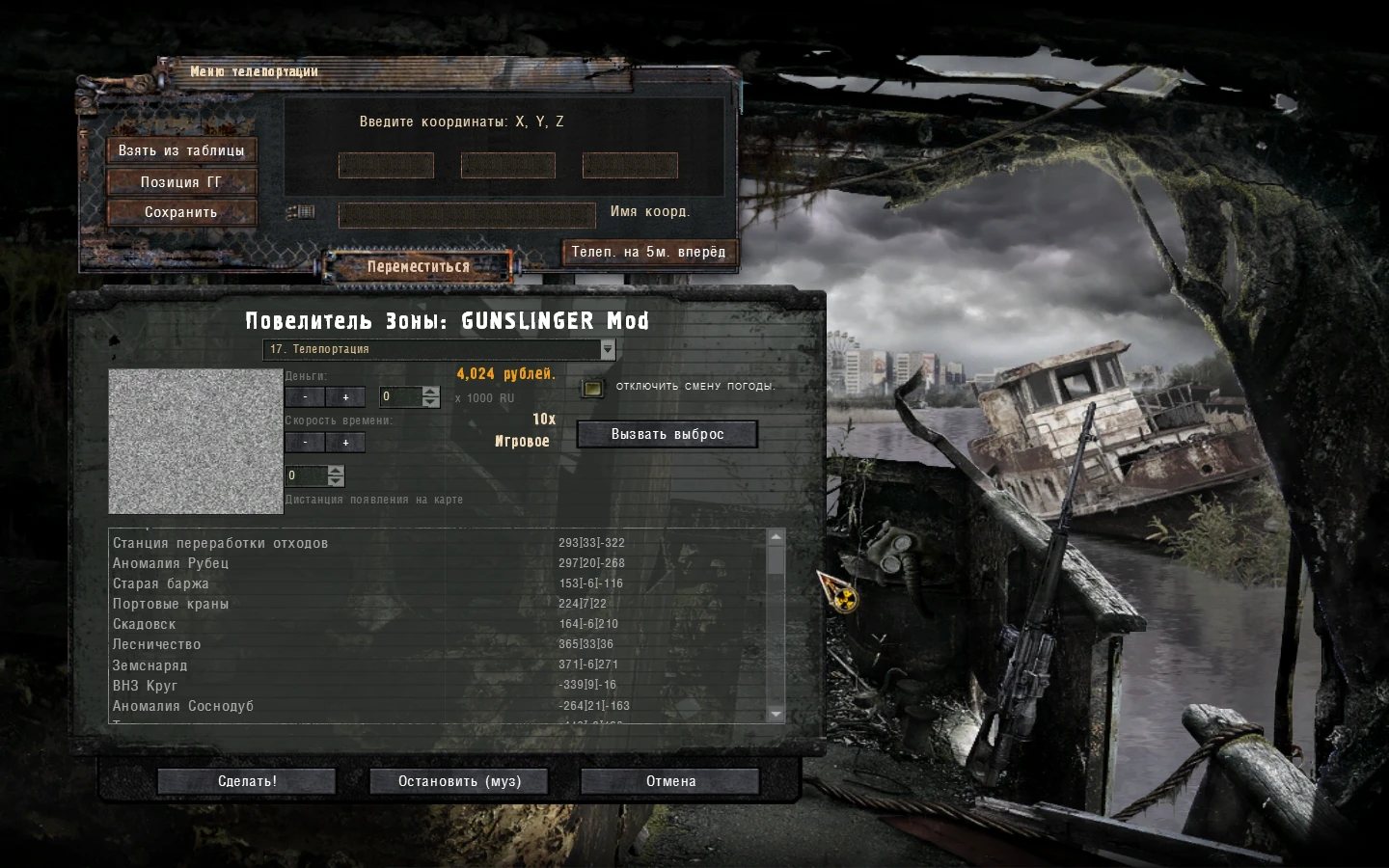Click the down arrow on the distance spinner
This screenshot has height=868, width=1389.
pyautogui.click(x=335, y=481)
